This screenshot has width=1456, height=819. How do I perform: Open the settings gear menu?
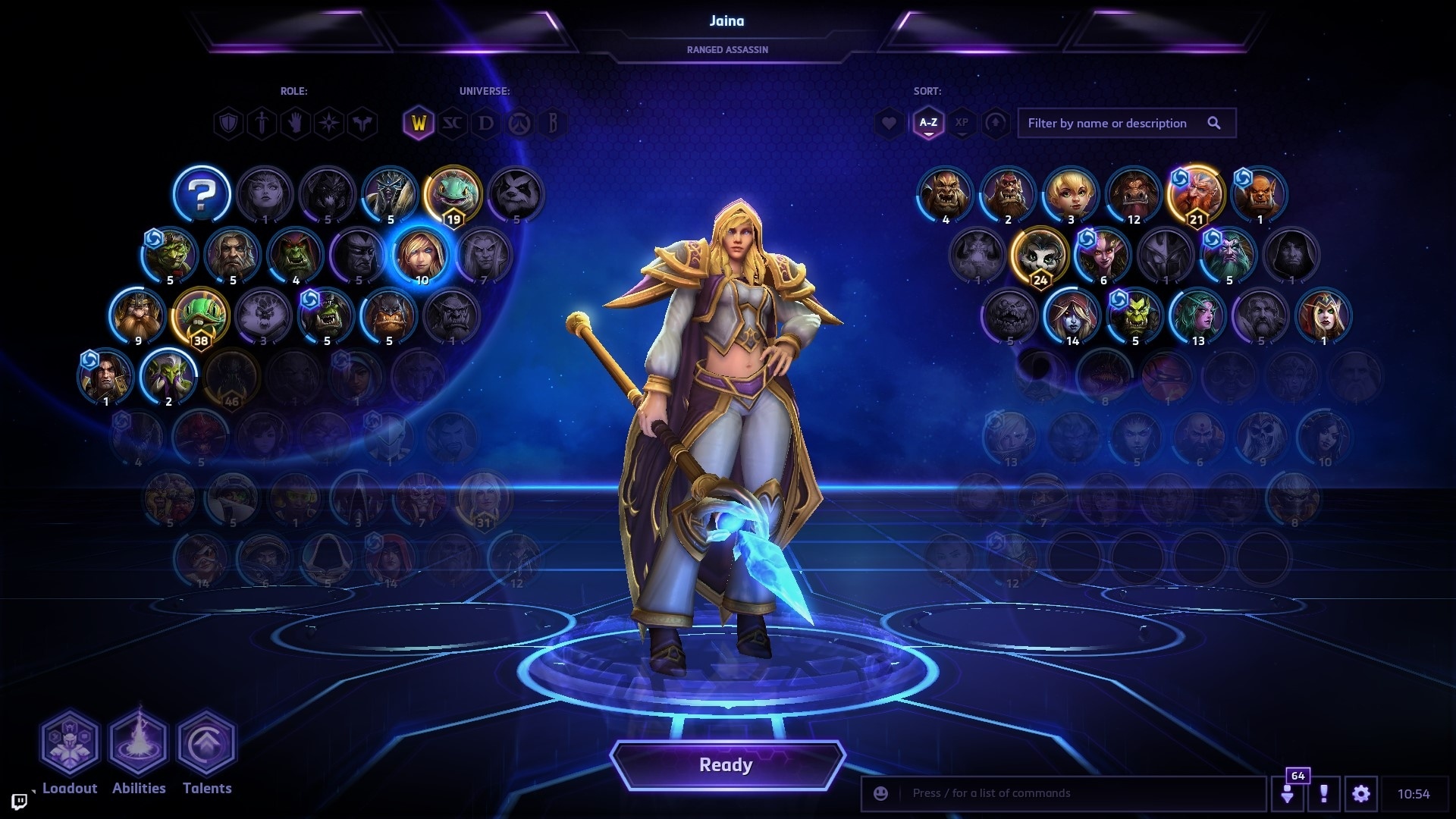1361,793
